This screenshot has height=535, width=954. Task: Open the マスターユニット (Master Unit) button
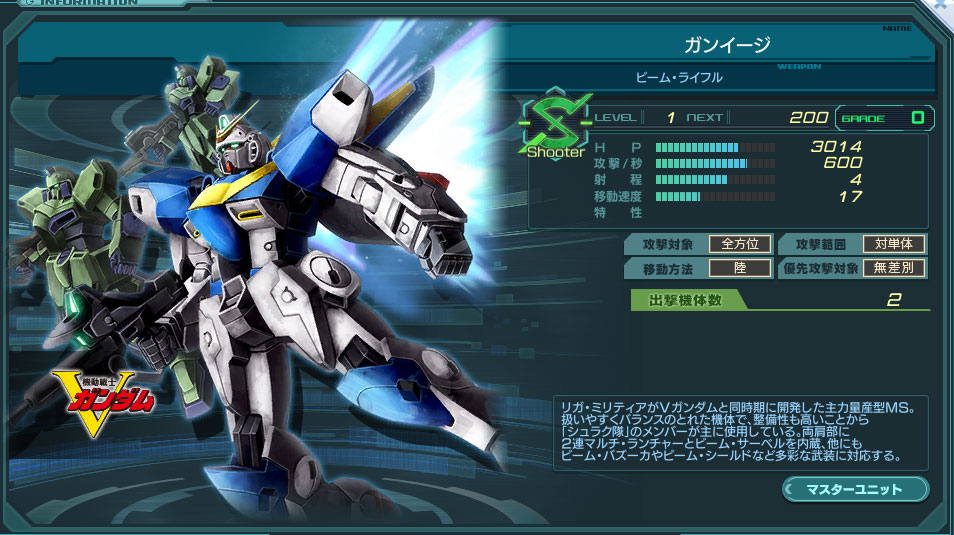[855, 489]
